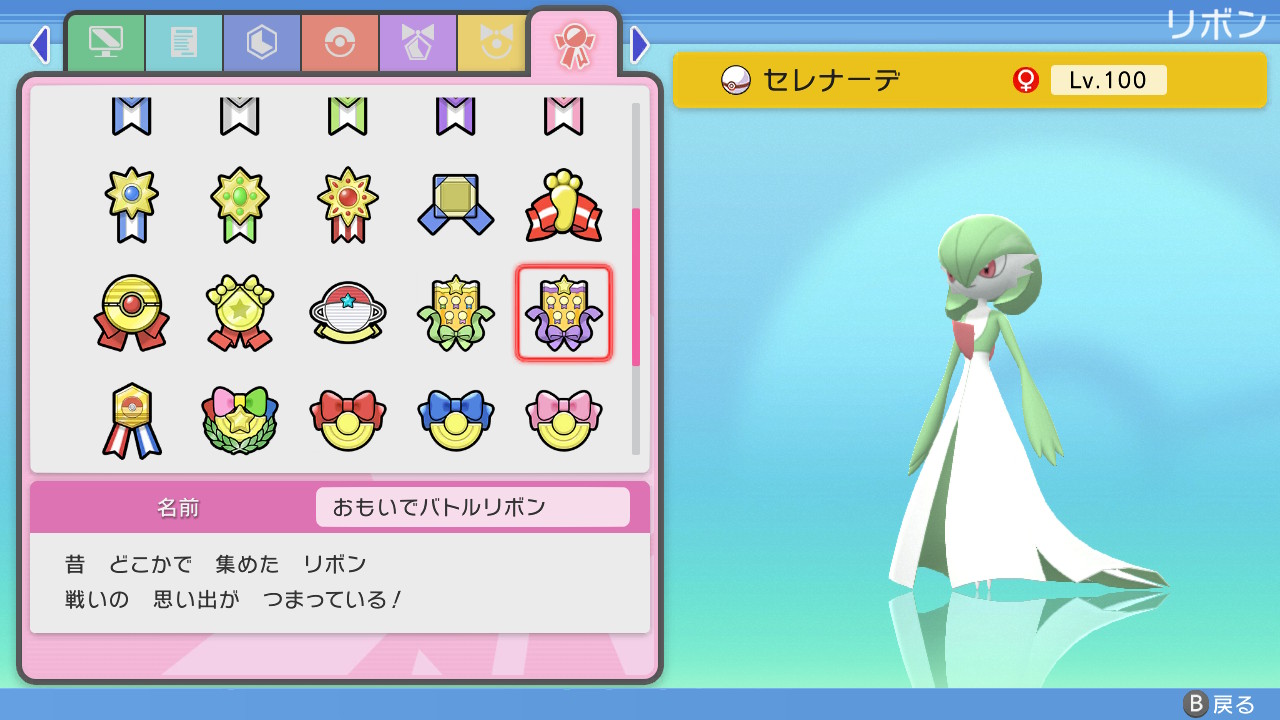Select the pink bow ribbon

(563, 420)
